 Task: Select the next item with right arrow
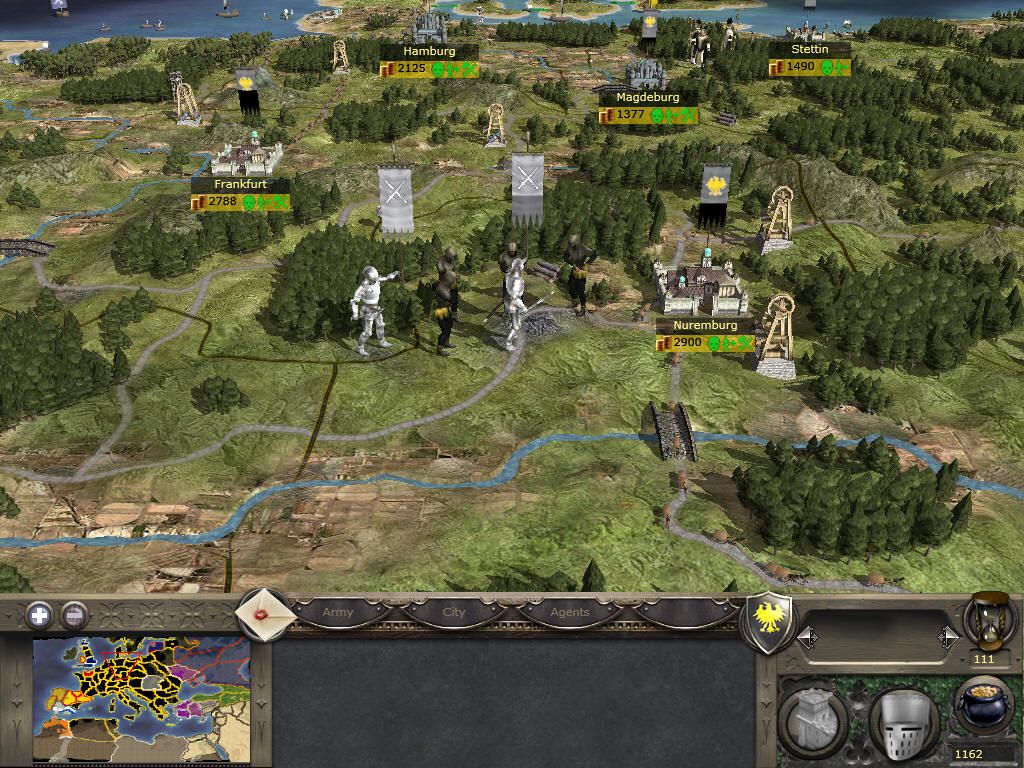[x=948, y=637]
